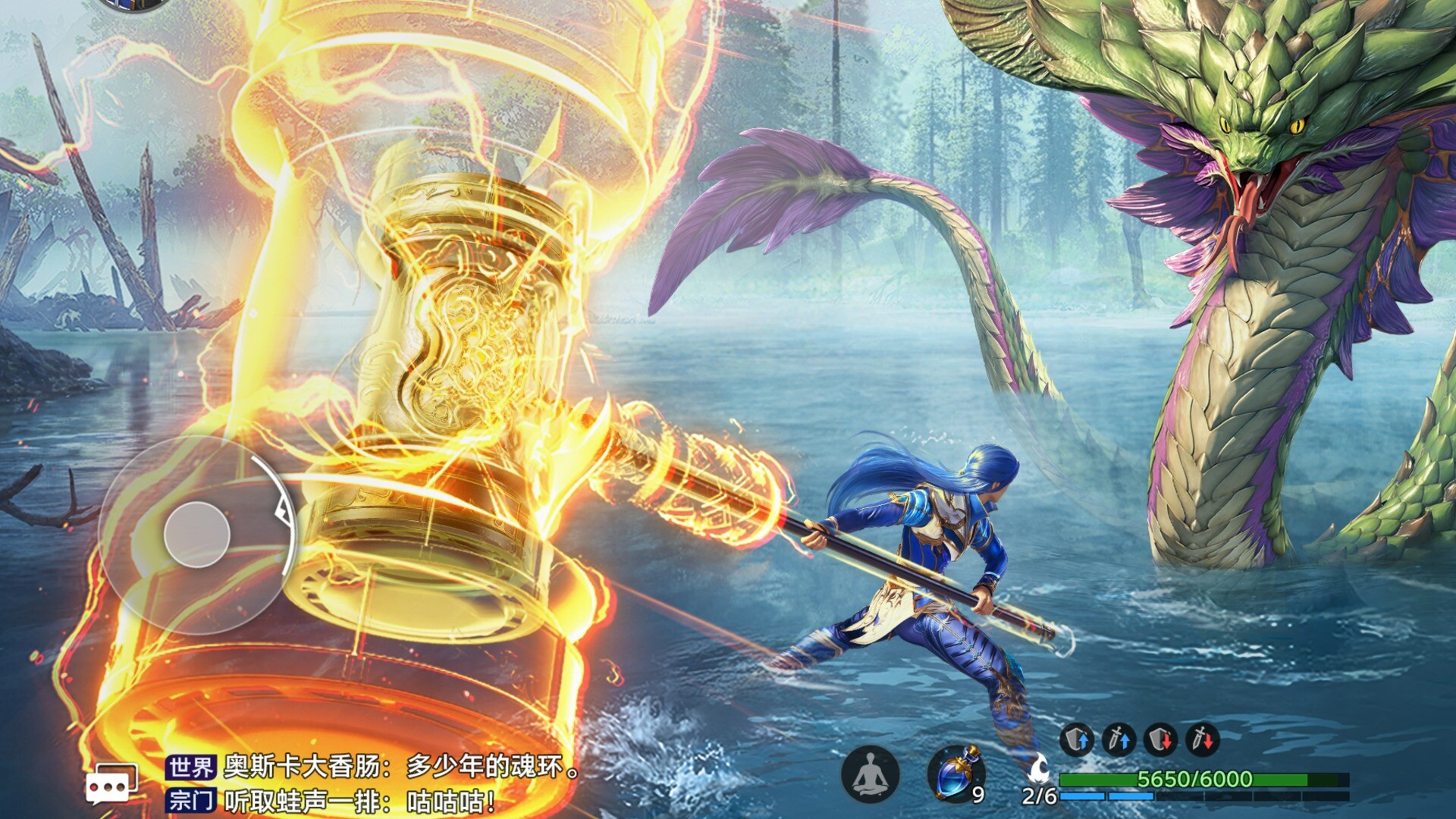
Task: Use the blue potion flask
Action: [956, 773]
